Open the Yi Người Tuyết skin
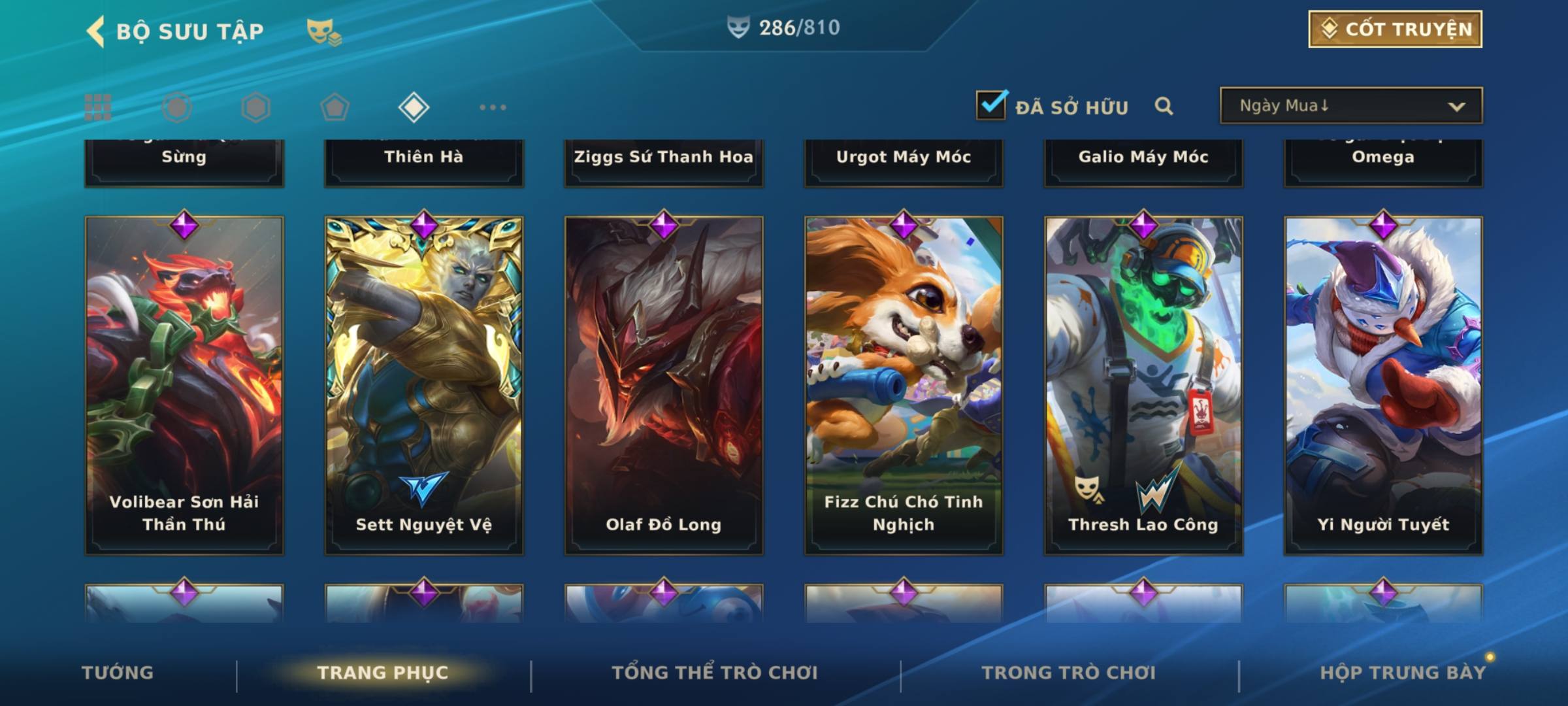 coord(1383,386)
